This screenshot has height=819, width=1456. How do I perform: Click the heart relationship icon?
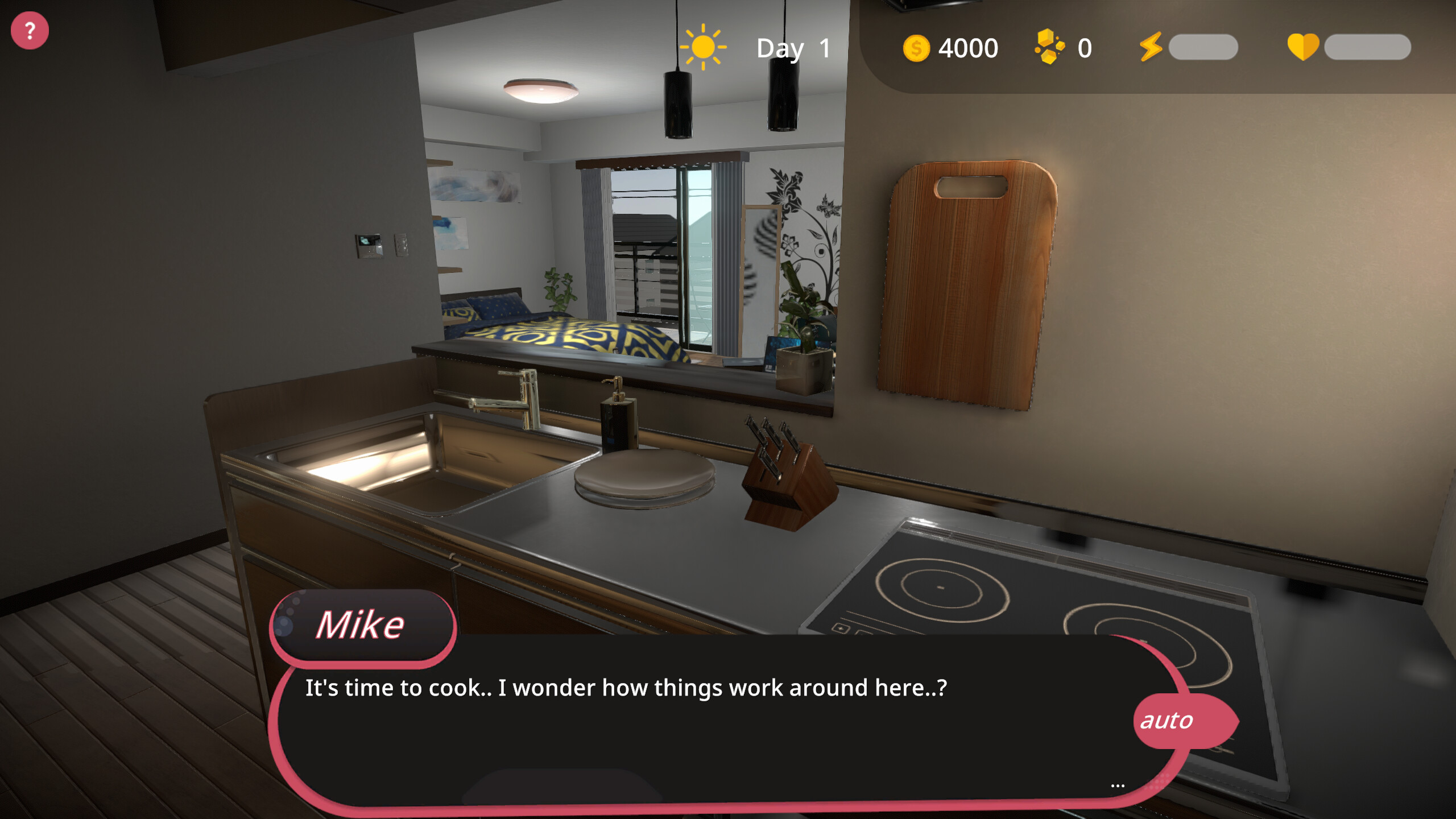1303,48
